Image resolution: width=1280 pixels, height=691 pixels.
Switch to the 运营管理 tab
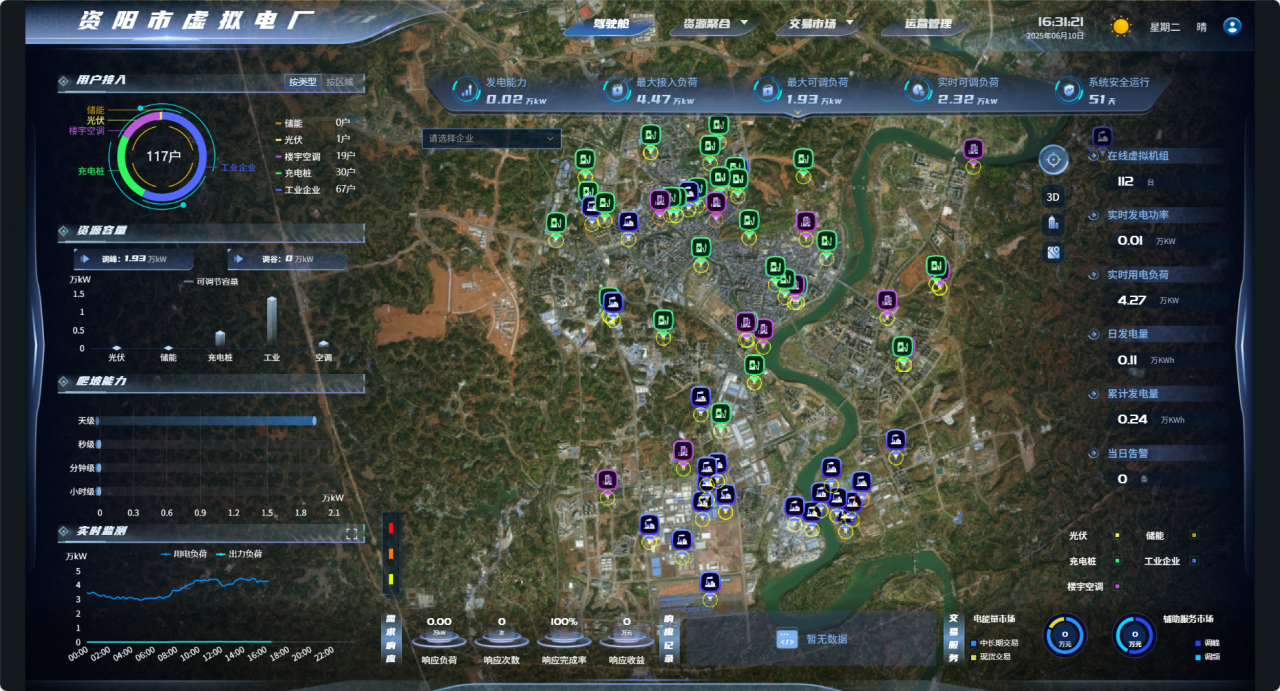point(927,24)
